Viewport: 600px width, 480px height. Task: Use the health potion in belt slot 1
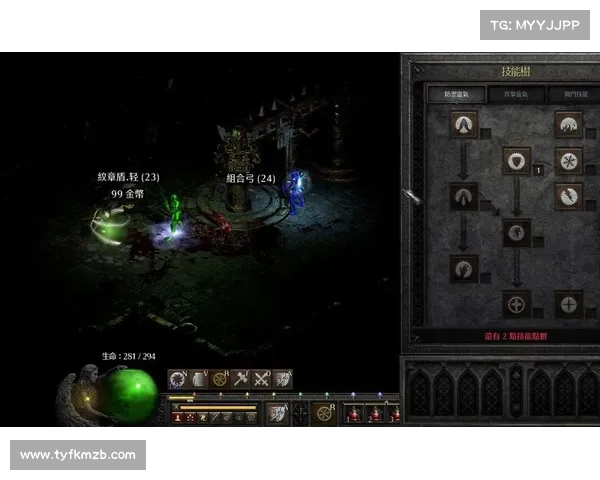(354, 414)
